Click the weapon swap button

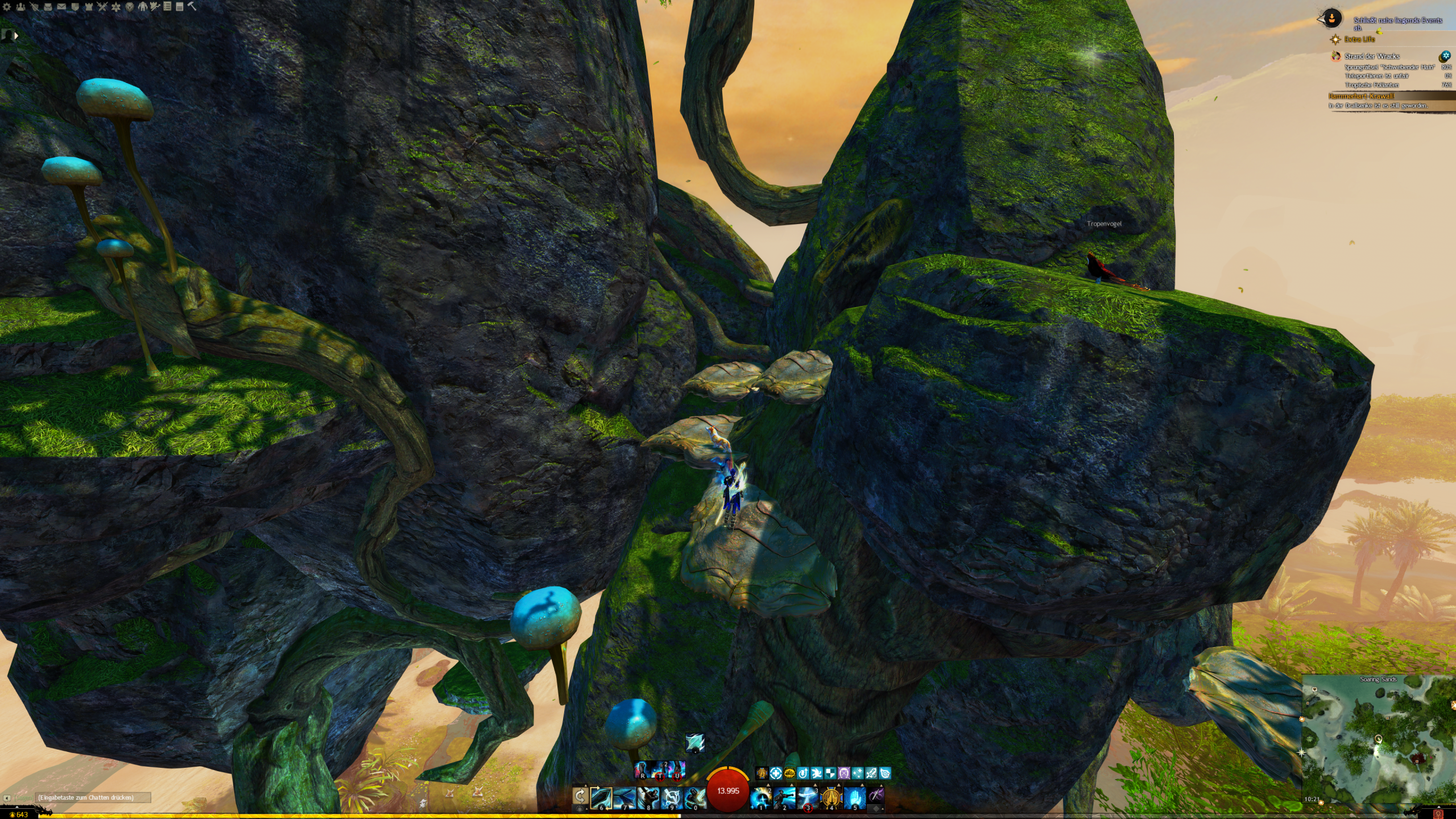click(580, 796)
